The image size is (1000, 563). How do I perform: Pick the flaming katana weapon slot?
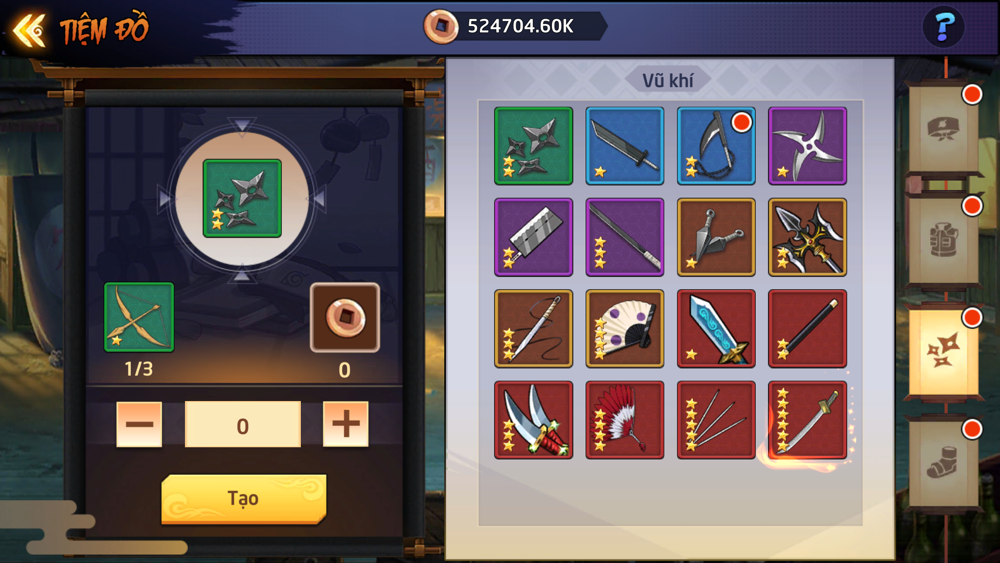[807, 420]
